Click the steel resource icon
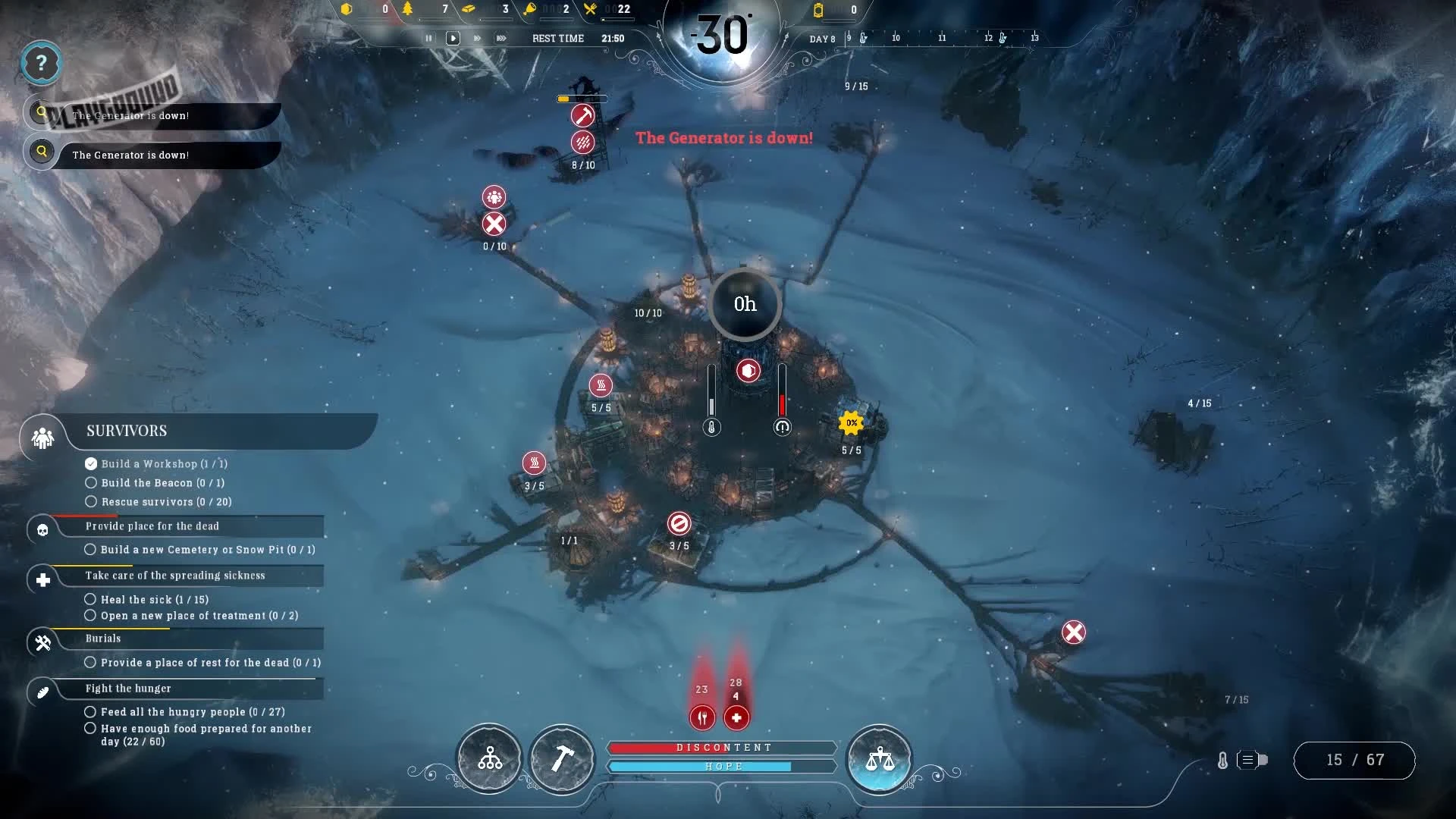Viewport: 1456px width, 819px height. (470, 10)
